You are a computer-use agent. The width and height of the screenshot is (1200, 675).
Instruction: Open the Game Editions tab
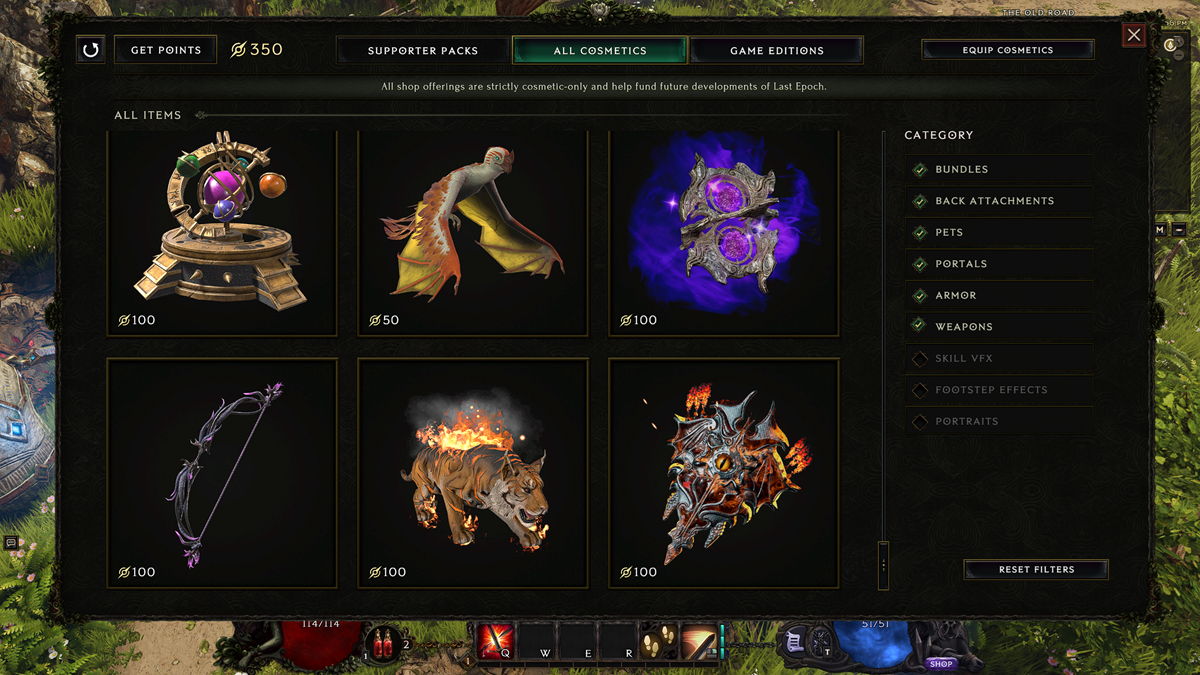[x=776, y=50]
